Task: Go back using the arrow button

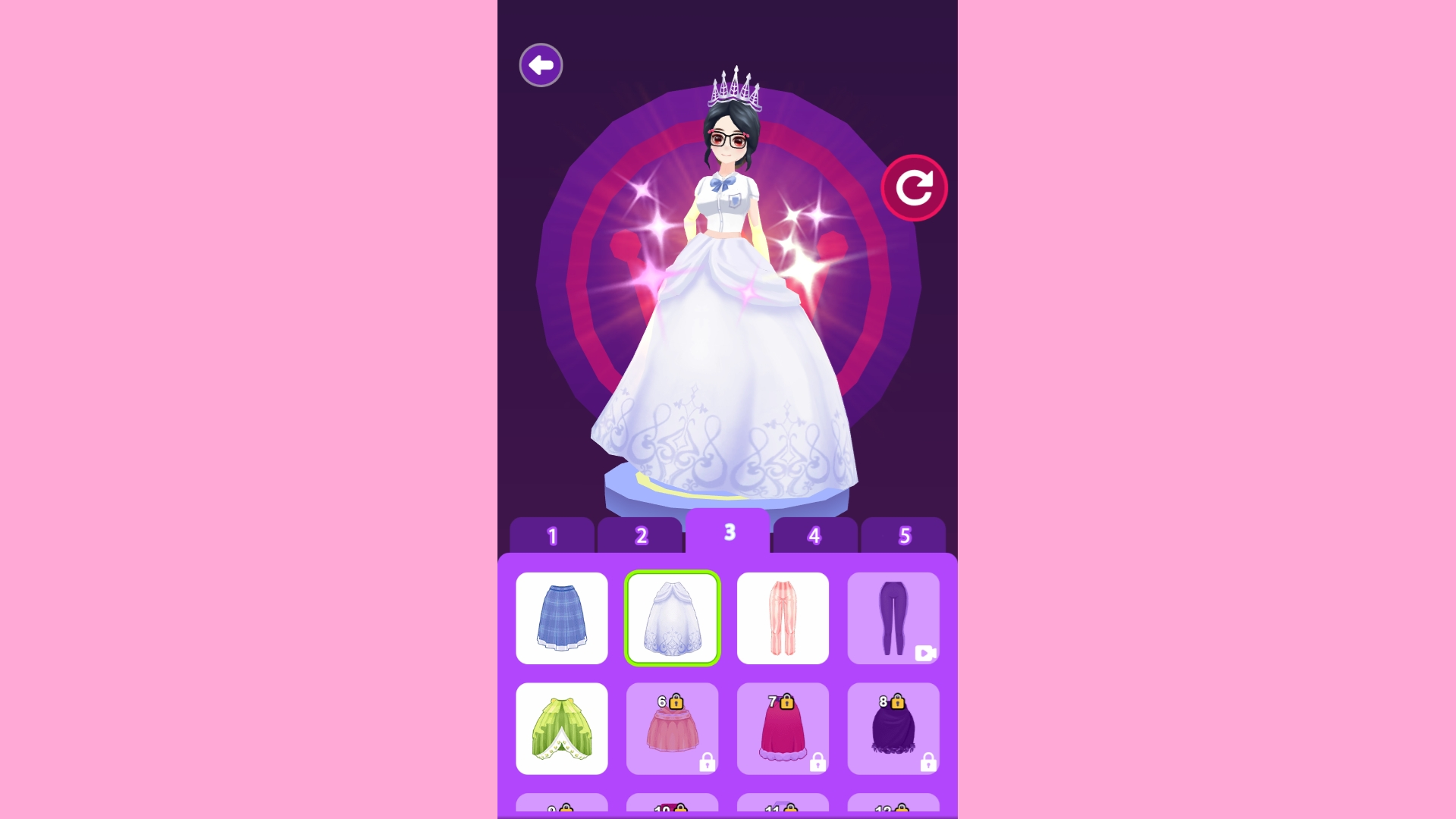Action: [540, 65]
